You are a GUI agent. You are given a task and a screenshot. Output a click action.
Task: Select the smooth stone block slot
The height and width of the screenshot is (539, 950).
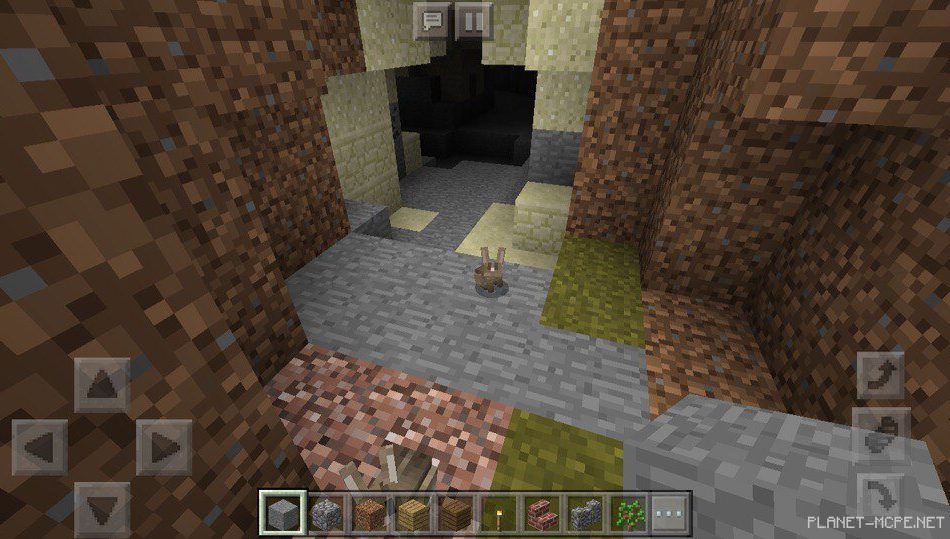click(x=283, y=514)
